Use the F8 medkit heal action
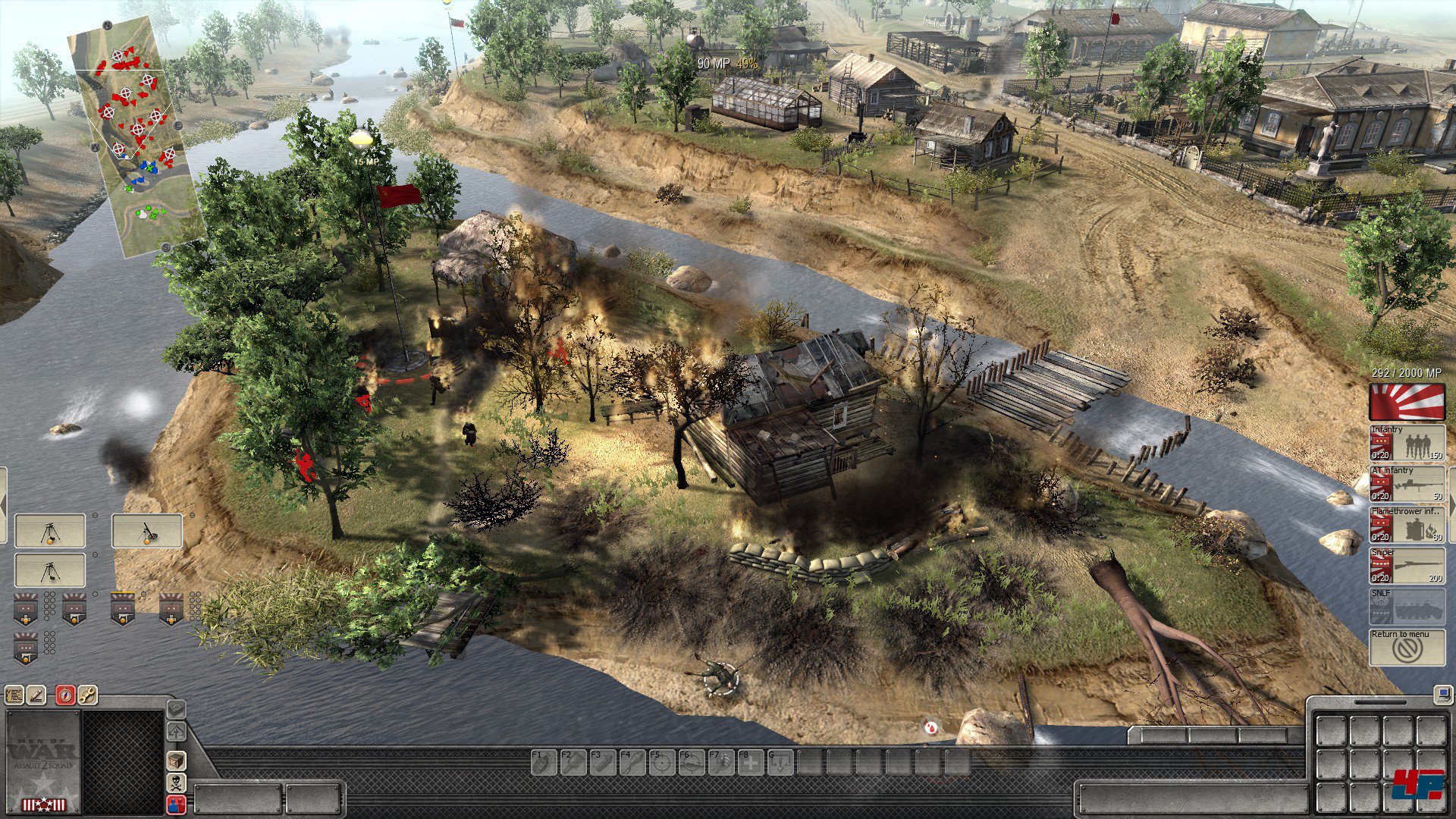The height and width of the screenshot is (819, 1456). 751,762
